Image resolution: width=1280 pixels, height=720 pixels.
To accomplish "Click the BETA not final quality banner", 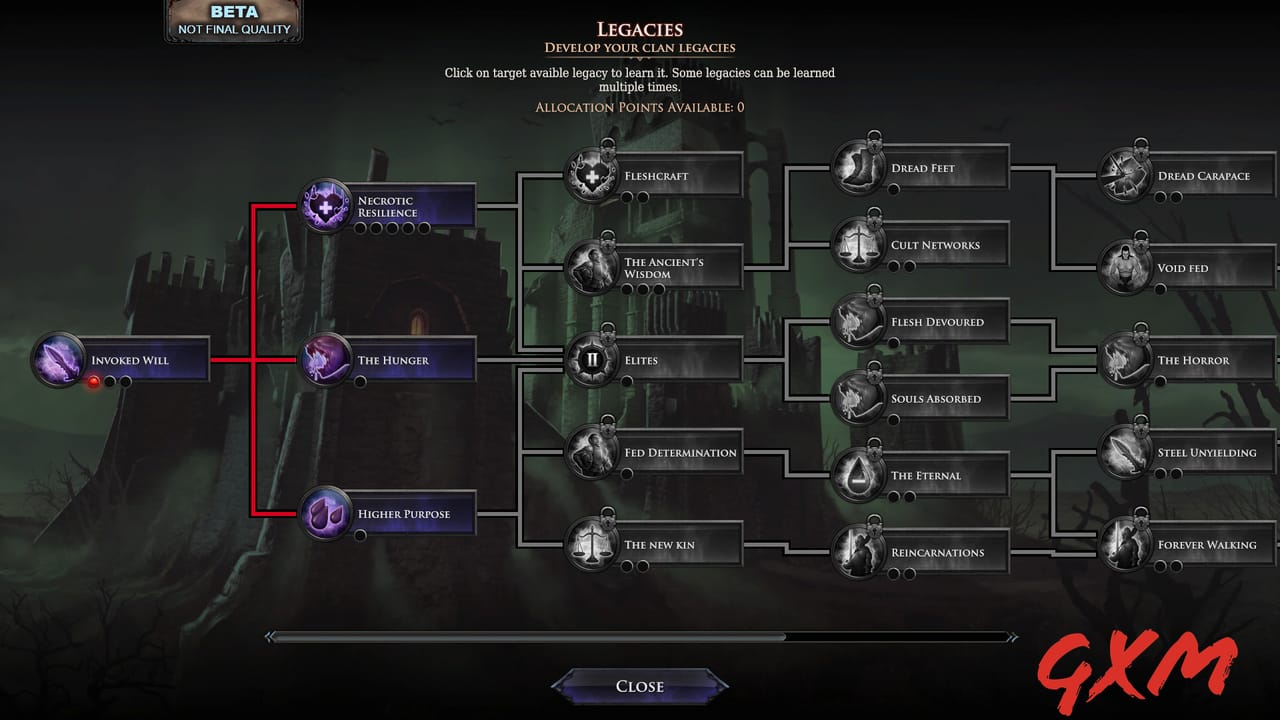I will click(x=232, y=18).
